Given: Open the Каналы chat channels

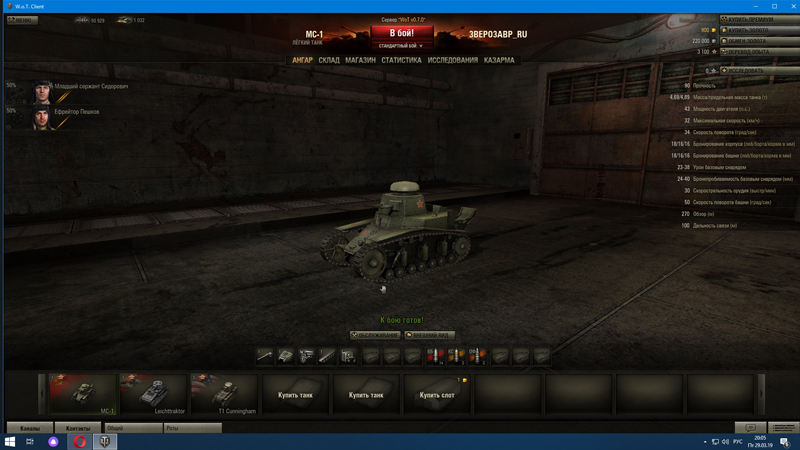Looking at the screenshot, I should click(30, 428).
